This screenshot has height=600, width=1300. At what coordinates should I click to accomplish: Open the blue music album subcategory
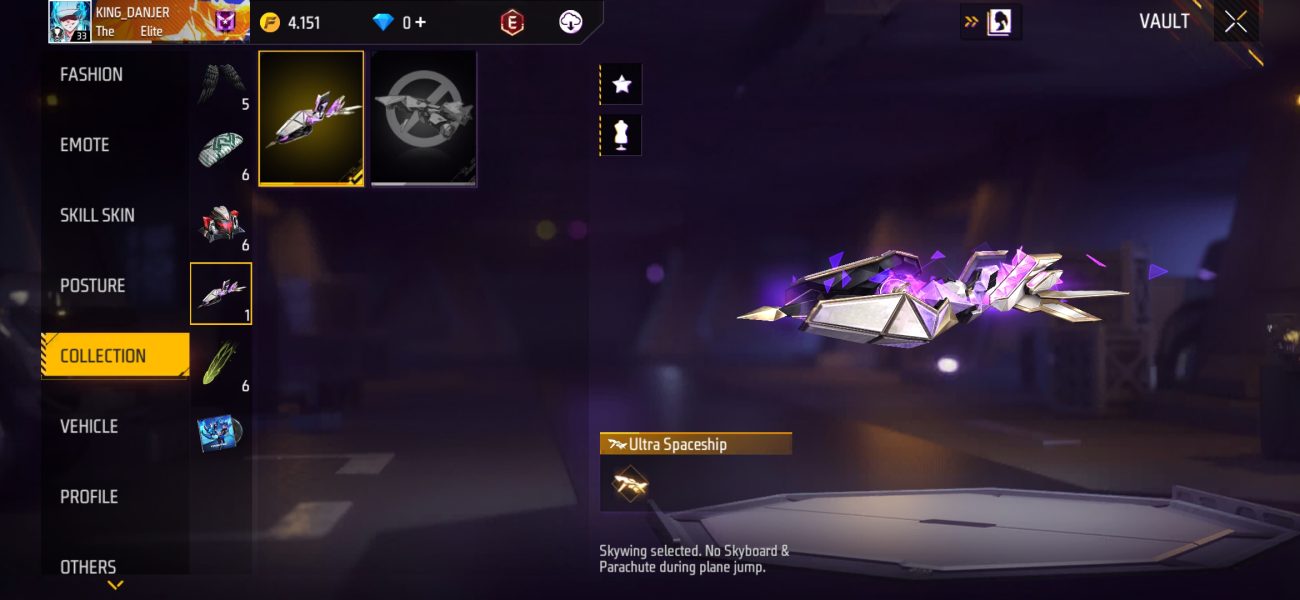click(x=220, y=433)
